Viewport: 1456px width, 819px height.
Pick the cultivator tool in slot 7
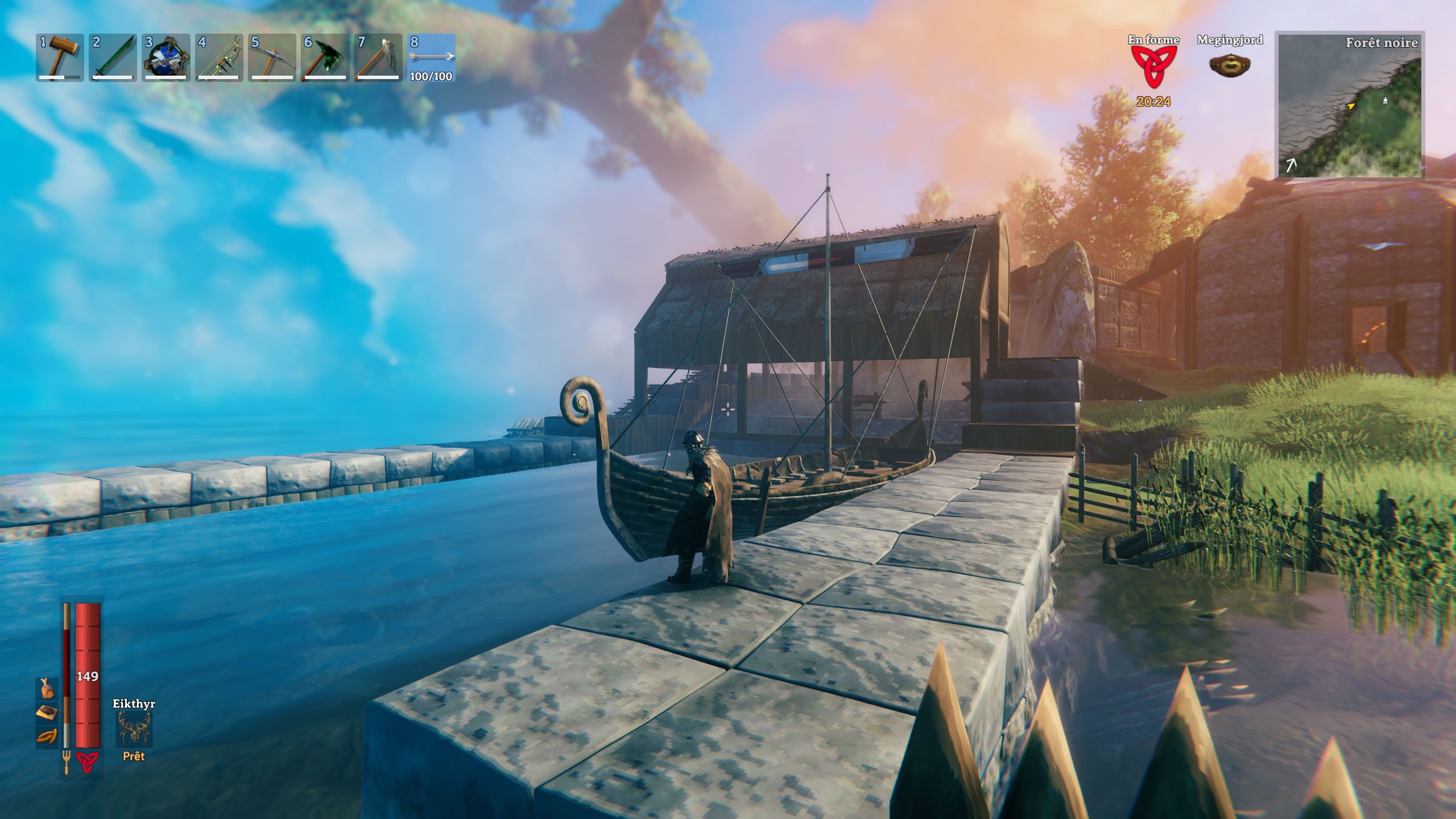378,57
